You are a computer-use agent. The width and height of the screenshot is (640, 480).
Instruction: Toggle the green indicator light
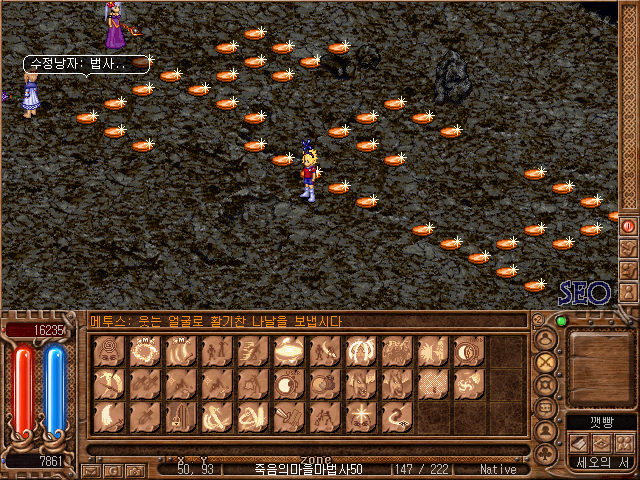click(561, 321)
